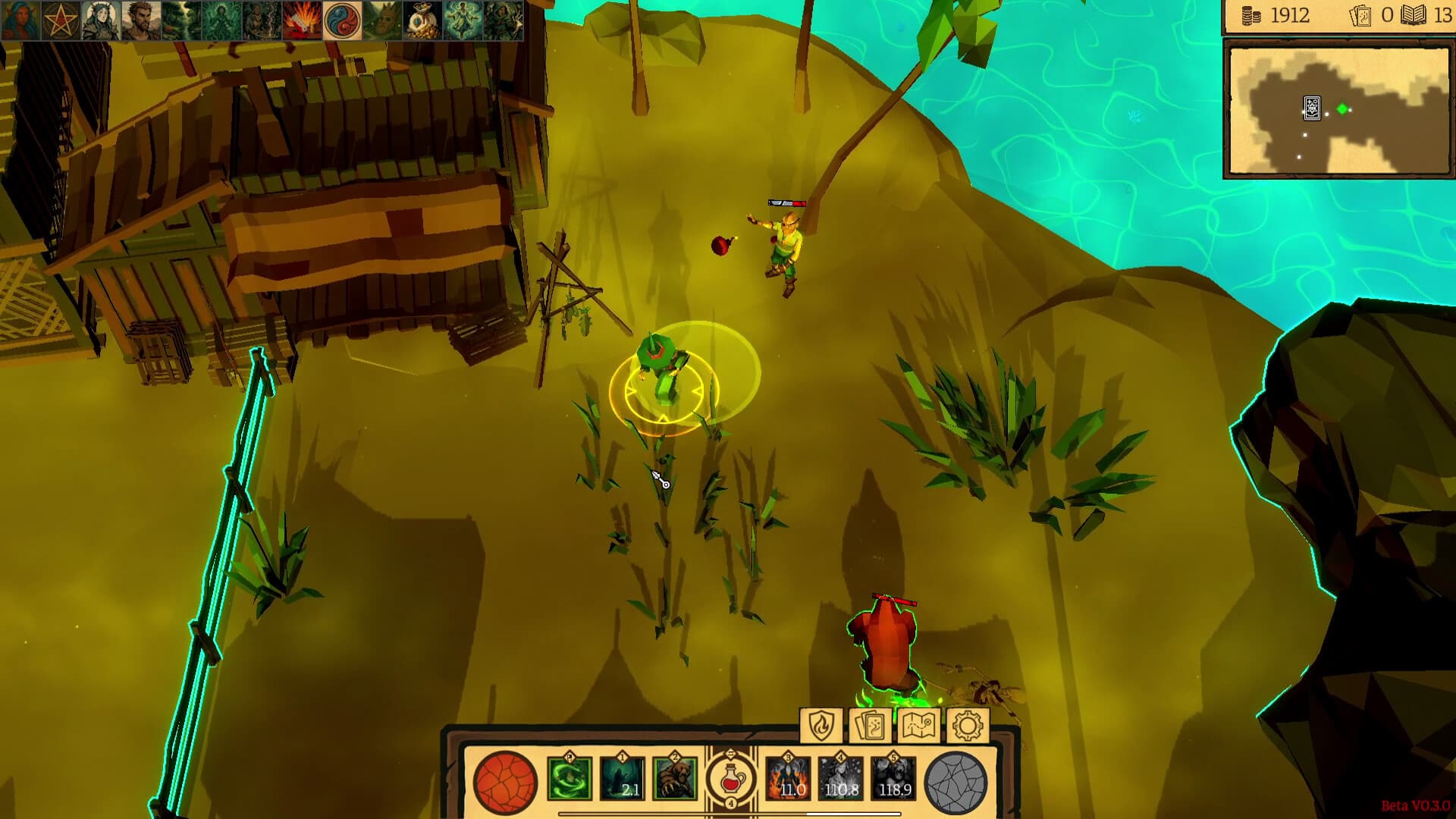Screen dimensions: 1456x819
Task: Trigger the frost ability in slot 4
Action: [839, 777]
